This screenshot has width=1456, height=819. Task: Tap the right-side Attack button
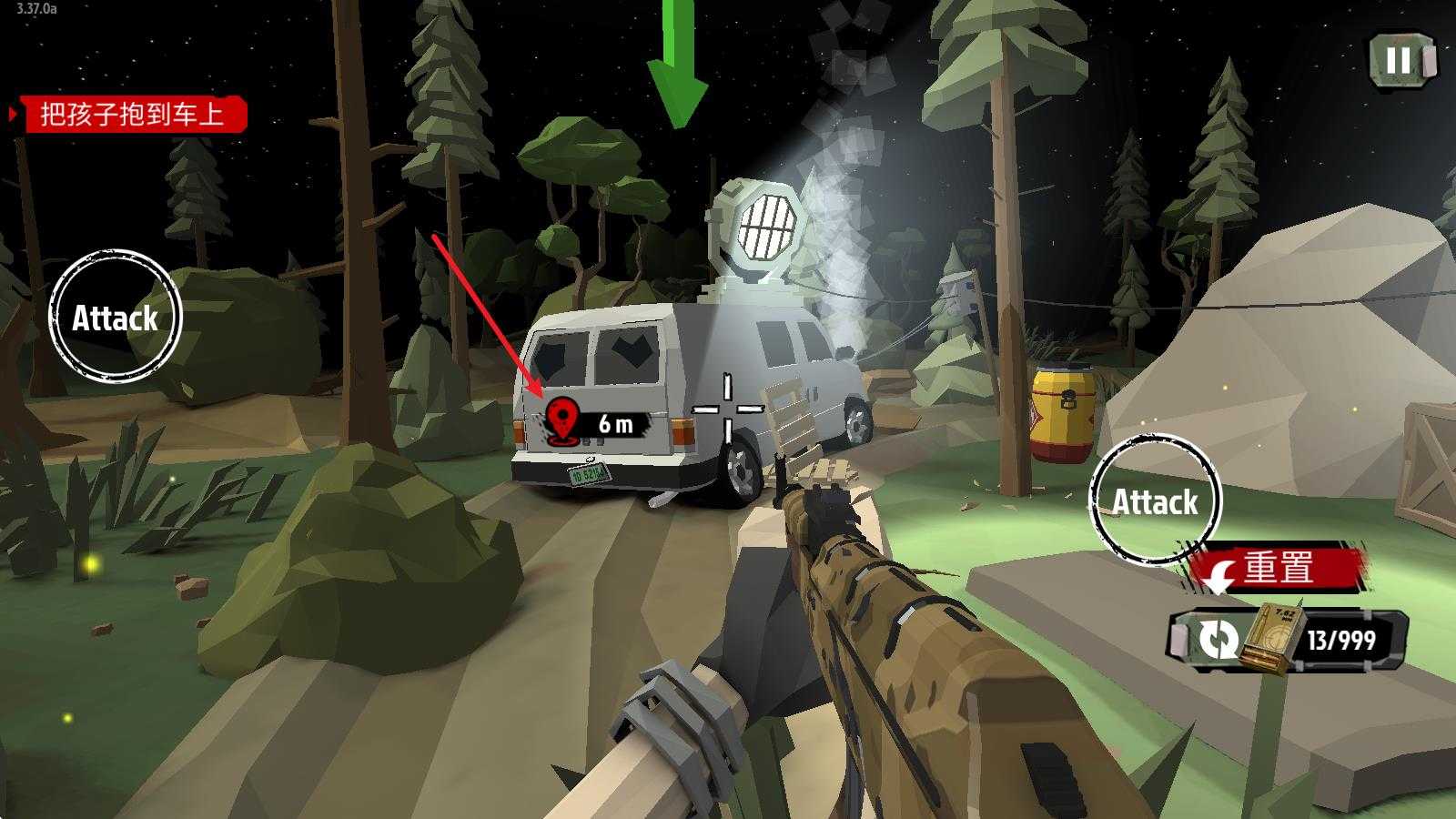(x=1155, y=500)
